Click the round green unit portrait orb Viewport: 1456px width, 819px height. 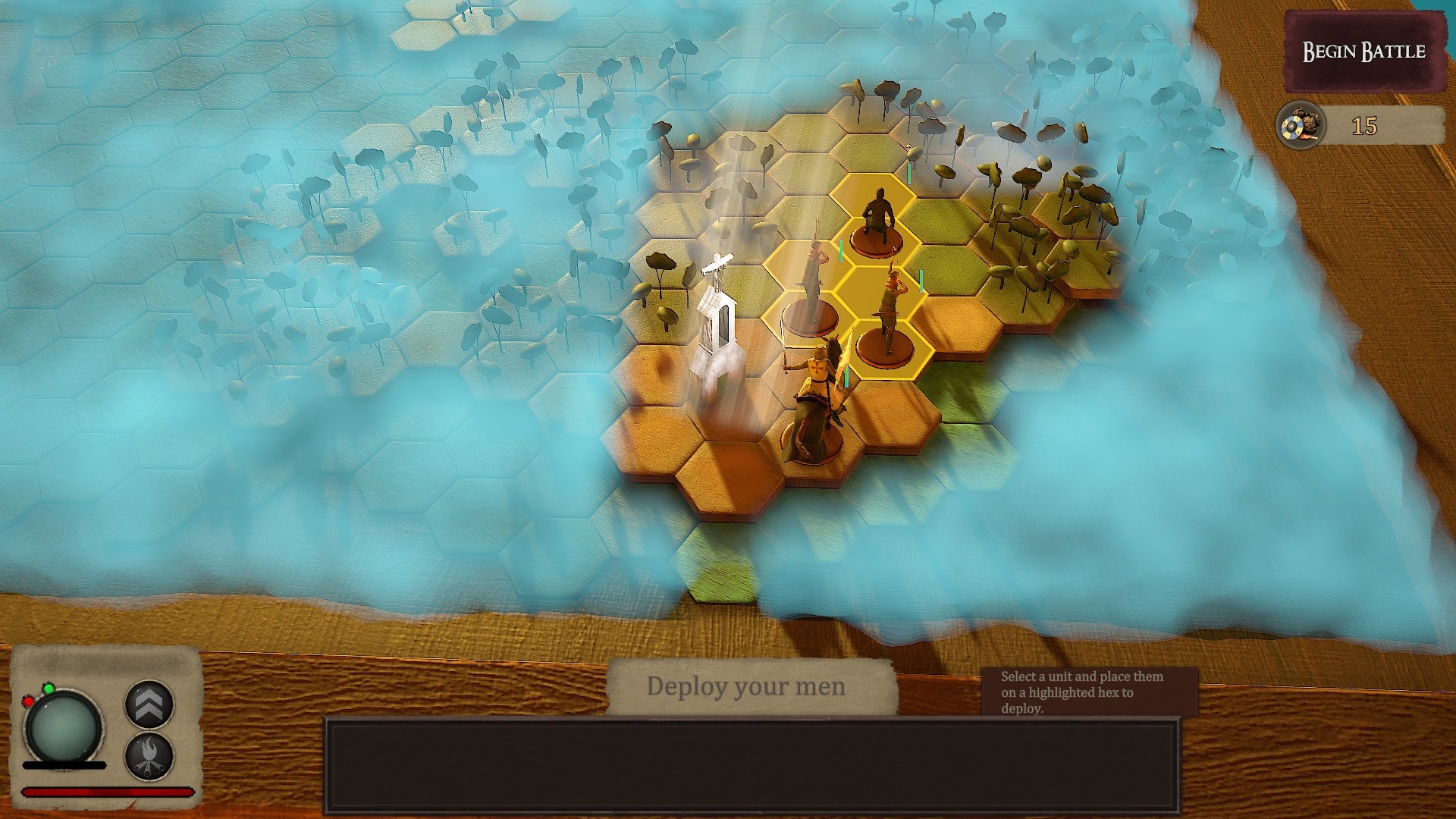pyautogui.click(x=63, y=727)
